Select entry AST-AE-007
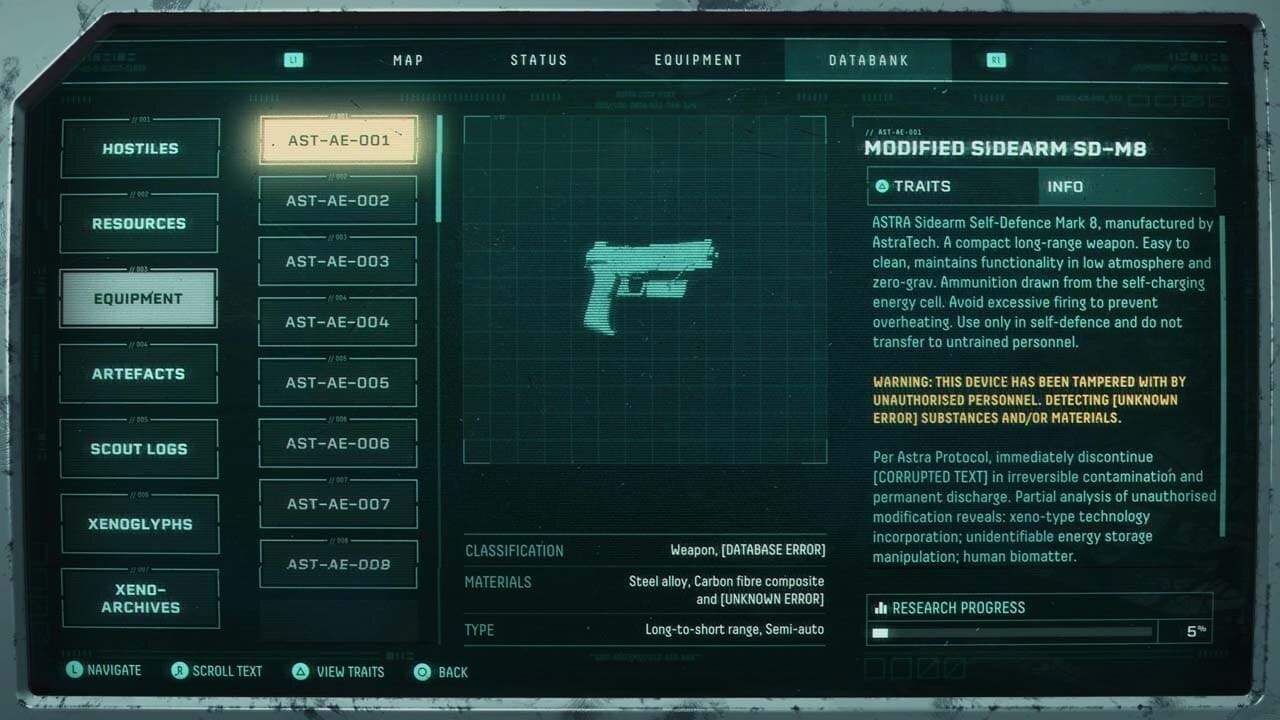 [x=338, y=503]
